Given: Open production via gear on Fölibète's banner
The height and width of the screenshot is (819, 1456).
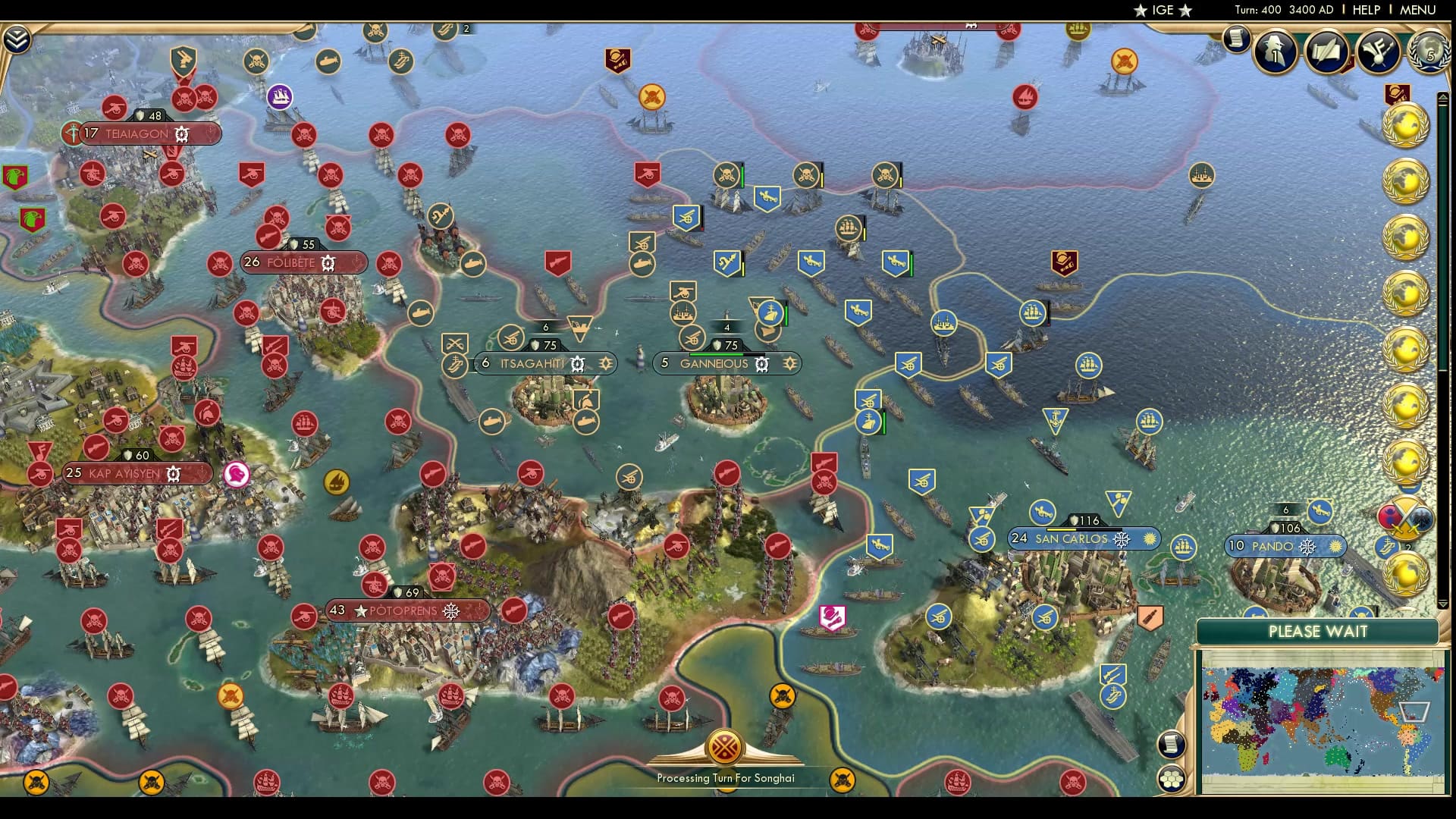Looking at the screenshot, I should (328, 263).
